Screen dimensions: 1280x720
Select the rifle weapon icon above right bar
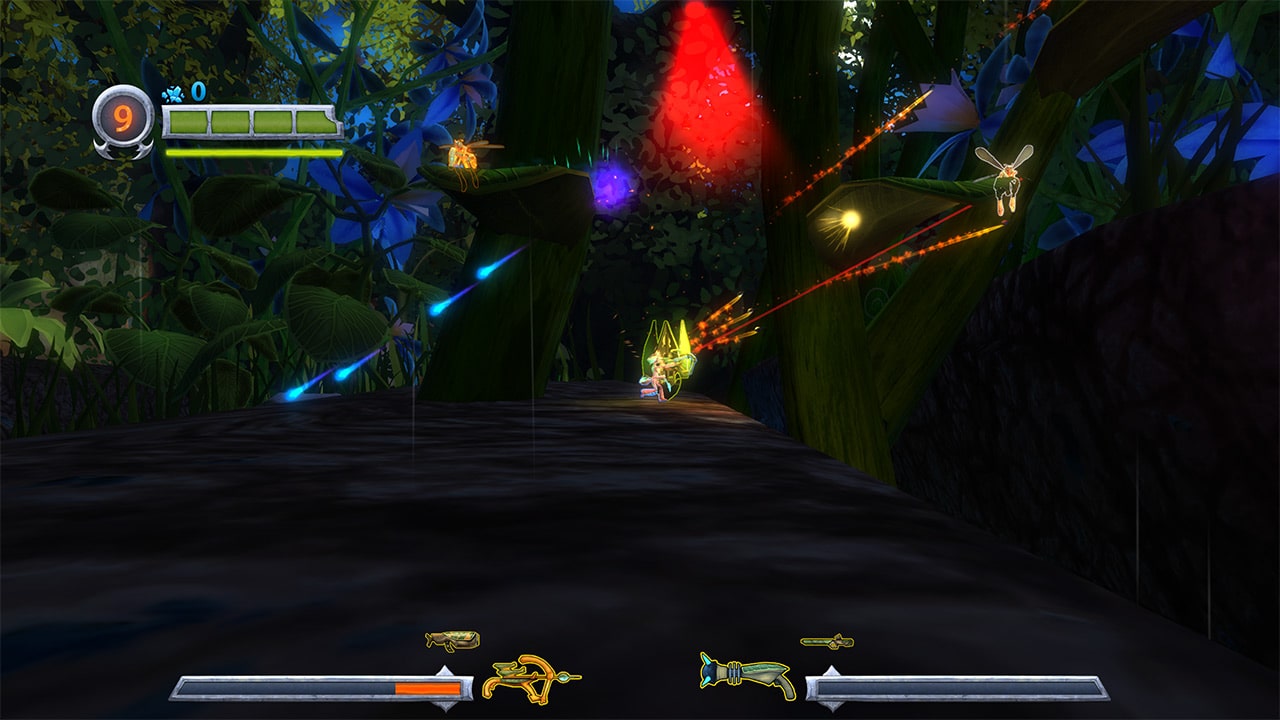tap(825, 642)
